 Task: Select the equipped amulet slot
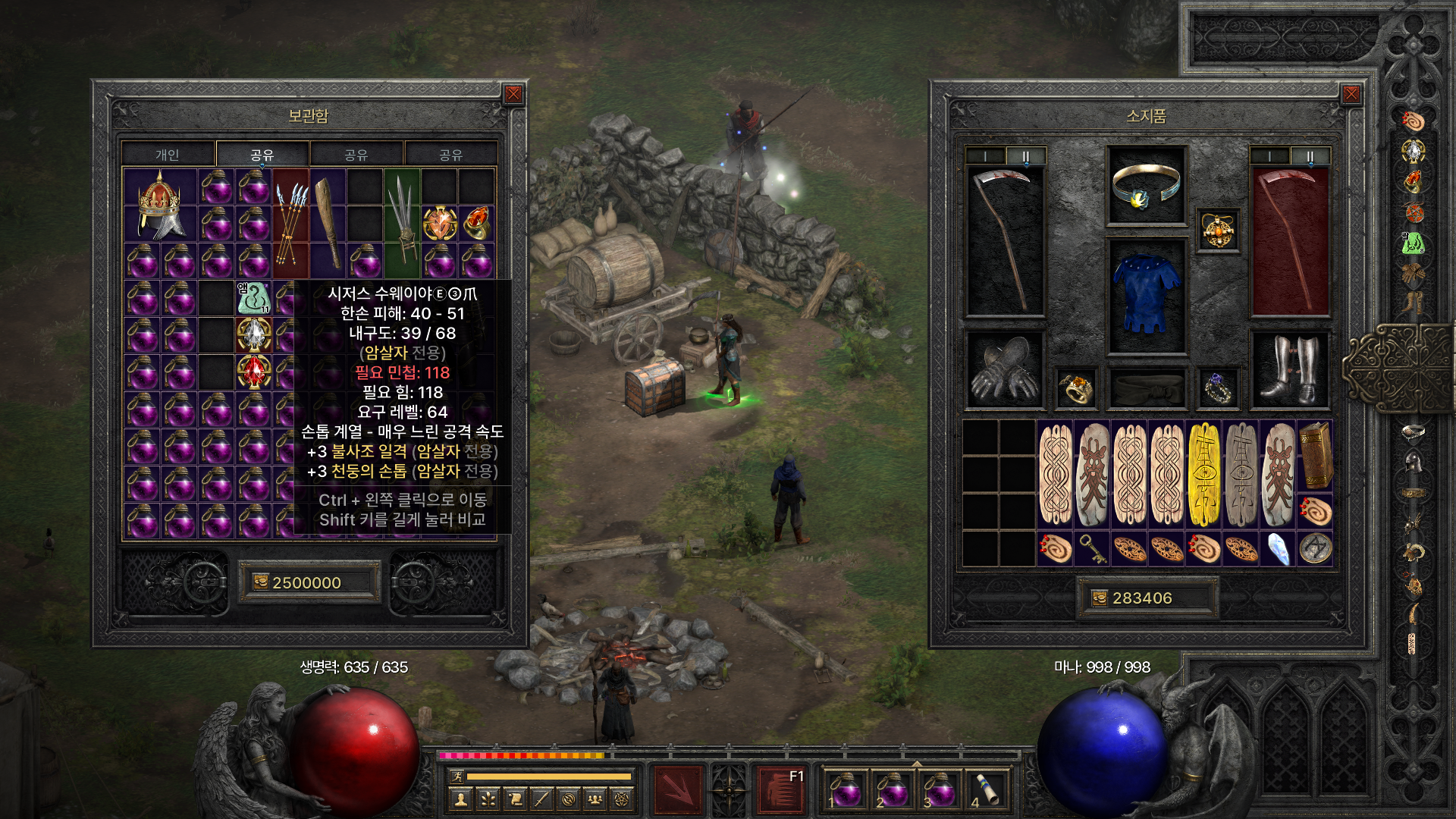click(x=1218, y=231)
